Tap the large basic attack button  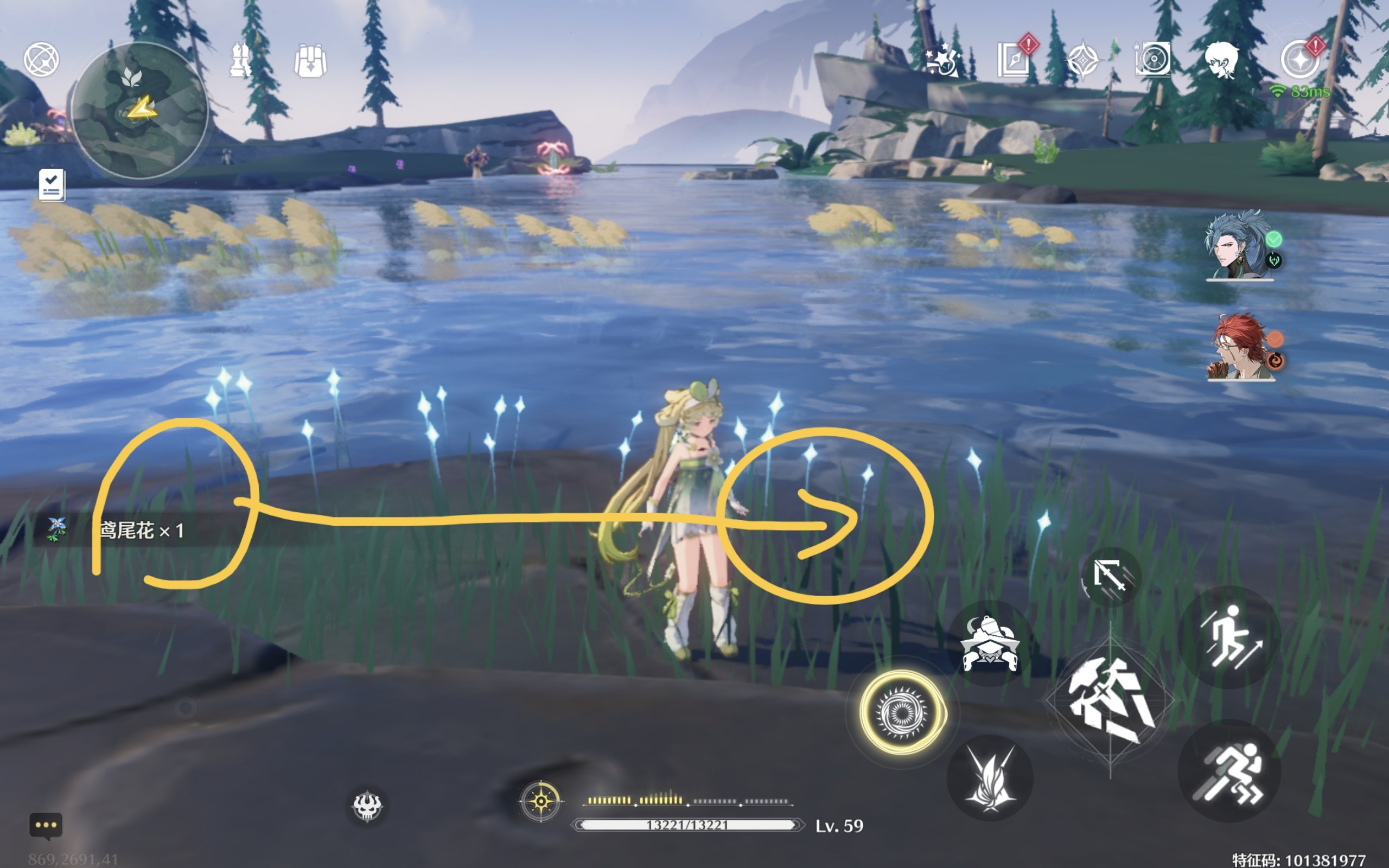[1110, 701]
